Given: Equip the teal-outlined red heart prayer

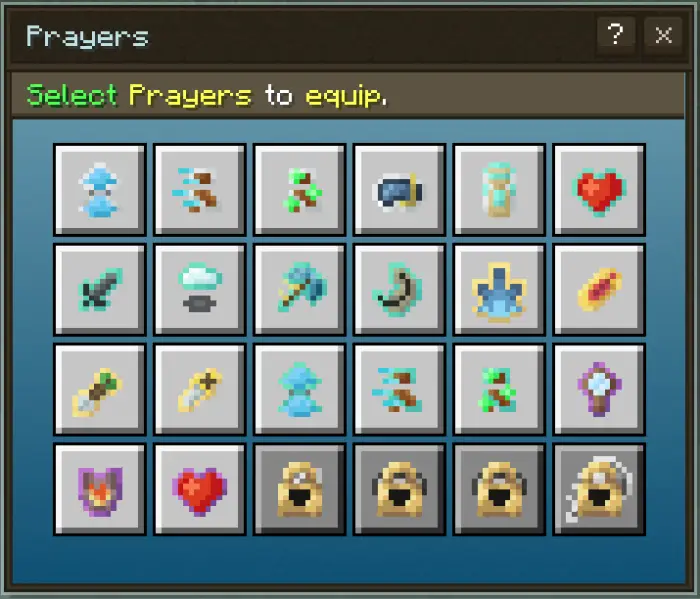Looking at the screenshot, I should coord(599,190).
